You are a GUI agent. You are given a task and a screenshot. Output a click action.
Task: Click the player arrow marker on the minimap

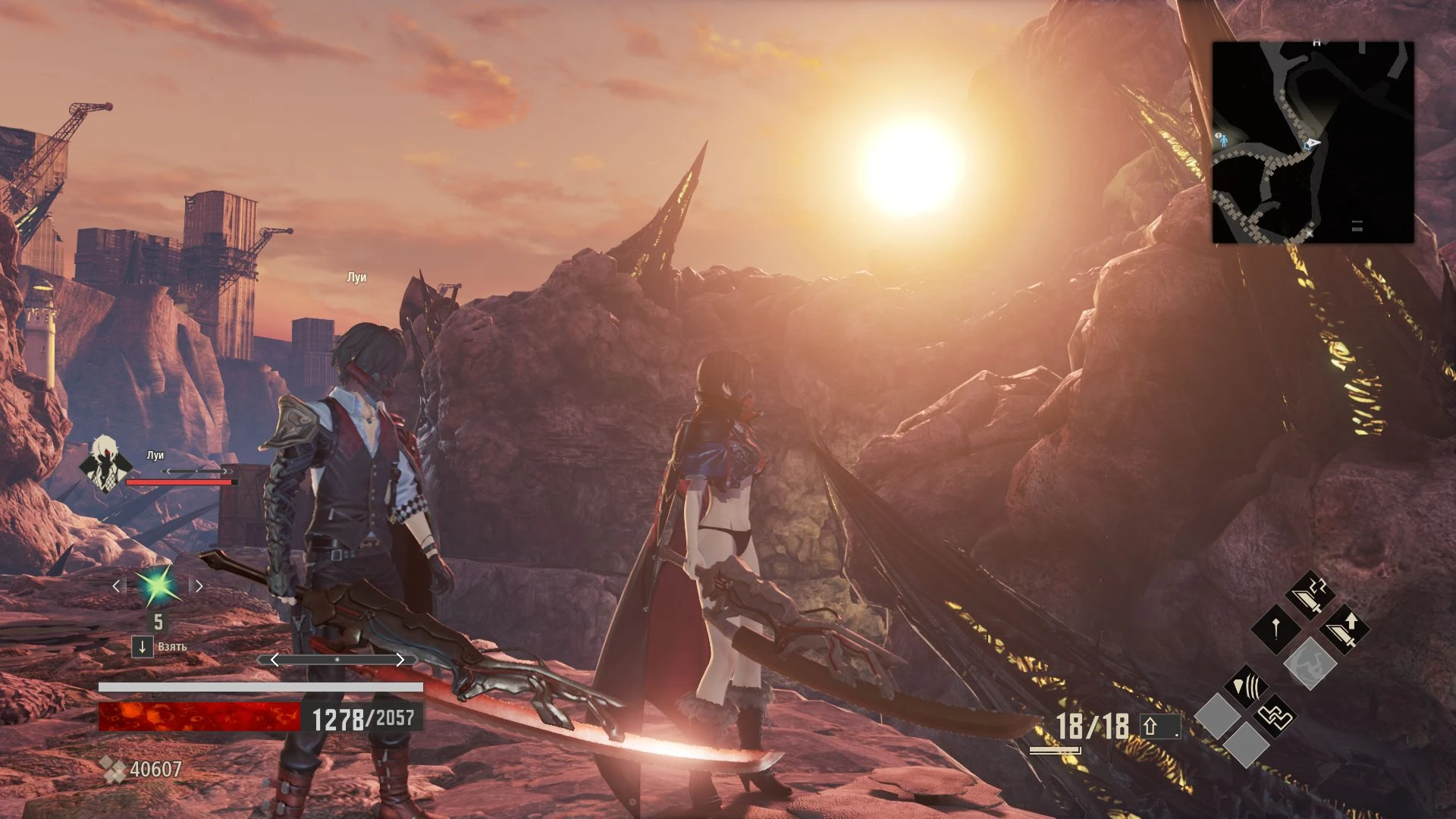click(1314, 142)
